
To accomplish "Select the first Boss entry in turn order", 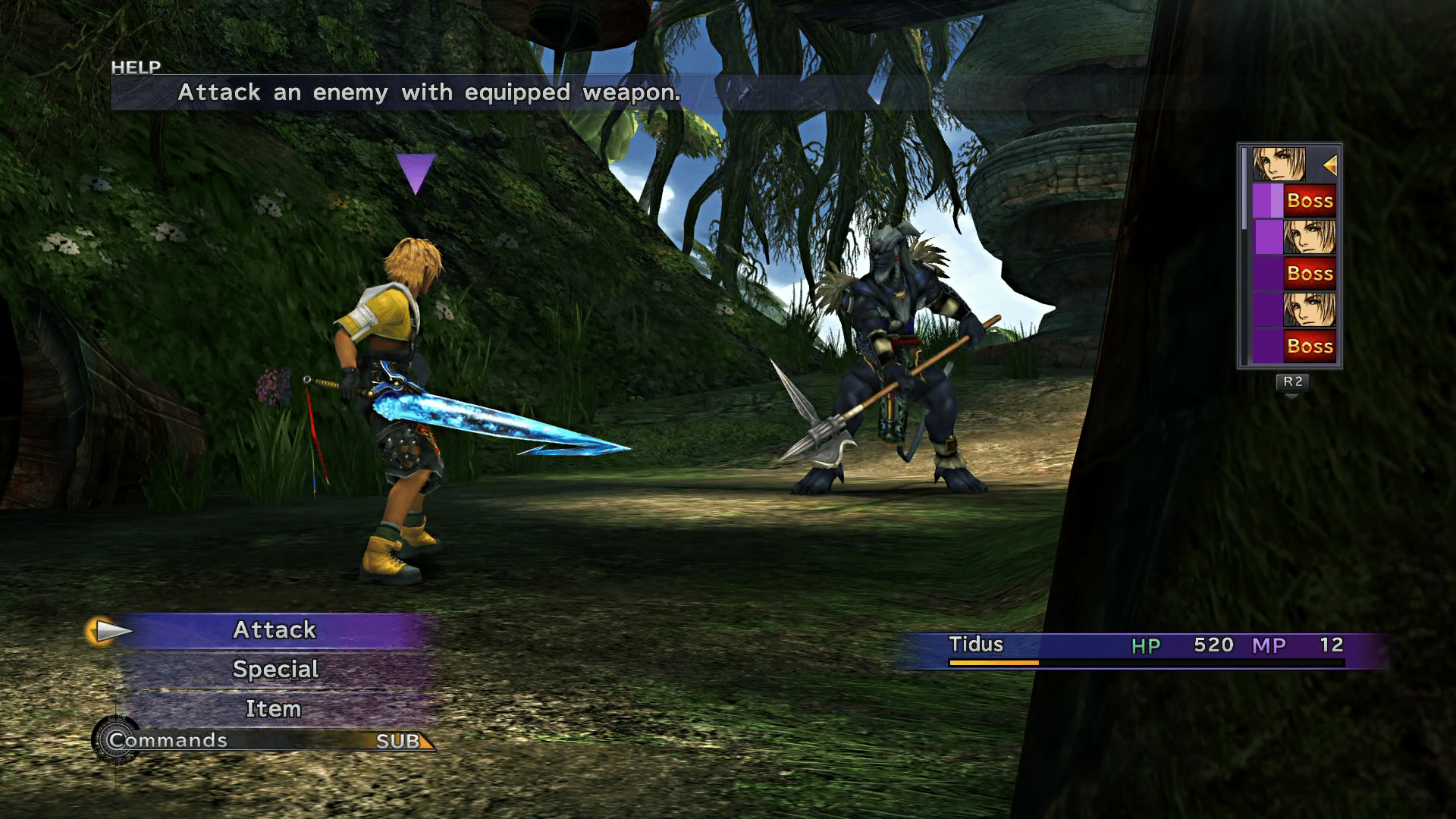I will coord(1310,200).
